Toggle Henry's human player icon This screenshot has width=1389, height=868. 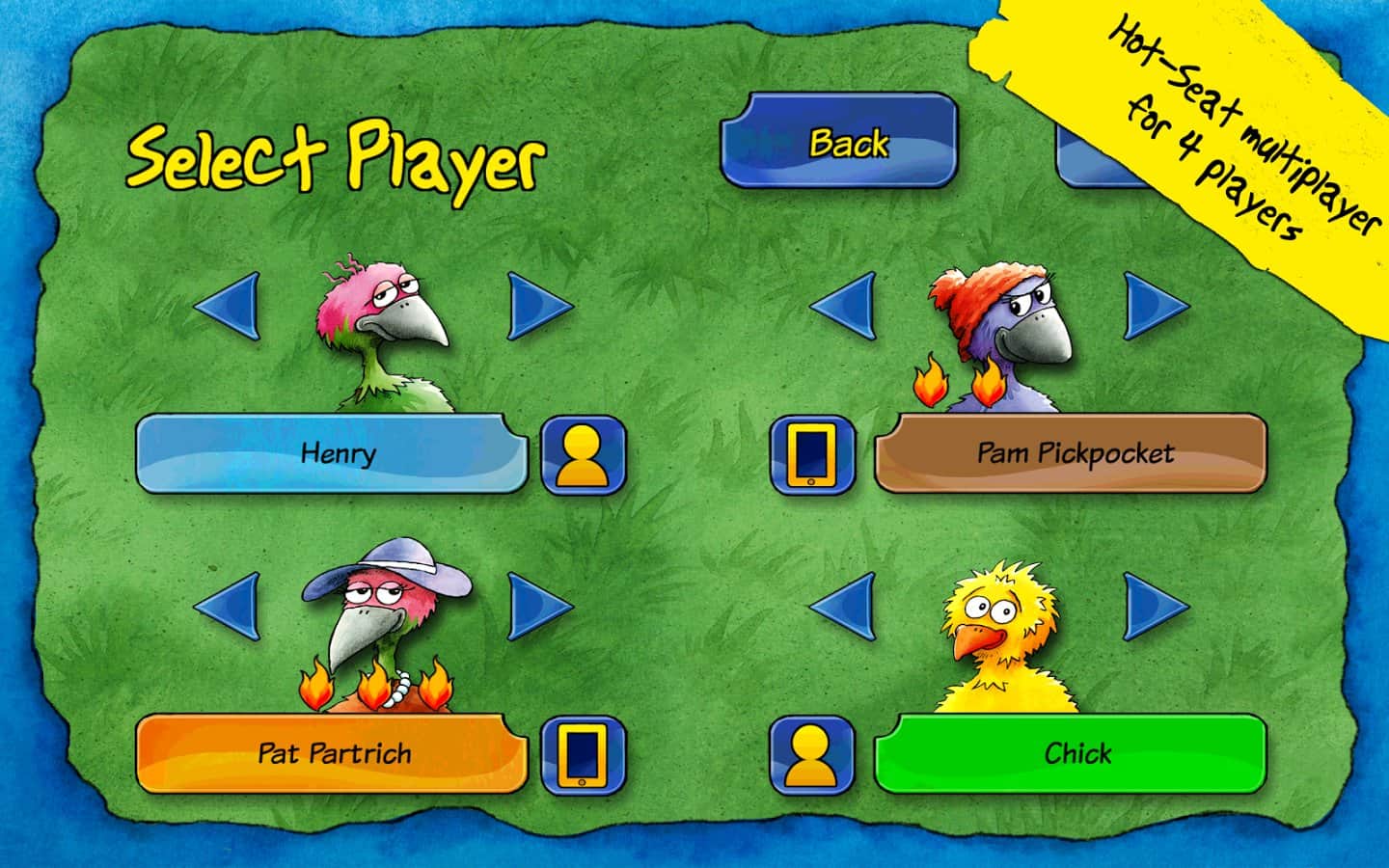(583, 454)
